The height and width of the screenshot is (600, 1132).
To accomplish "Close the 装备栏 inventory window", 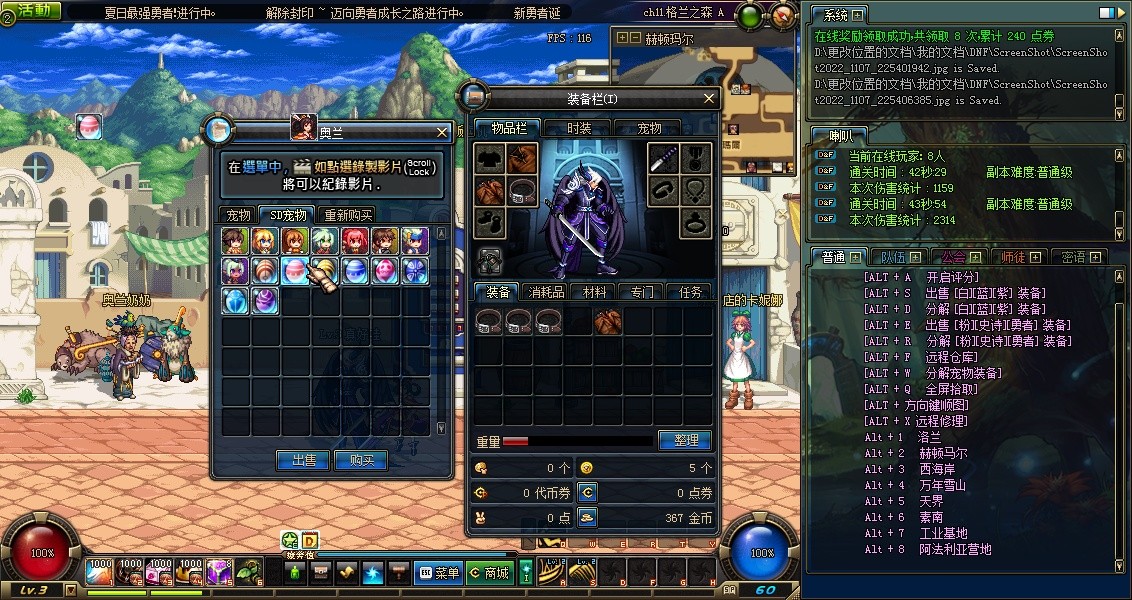I will click(710, 98).
